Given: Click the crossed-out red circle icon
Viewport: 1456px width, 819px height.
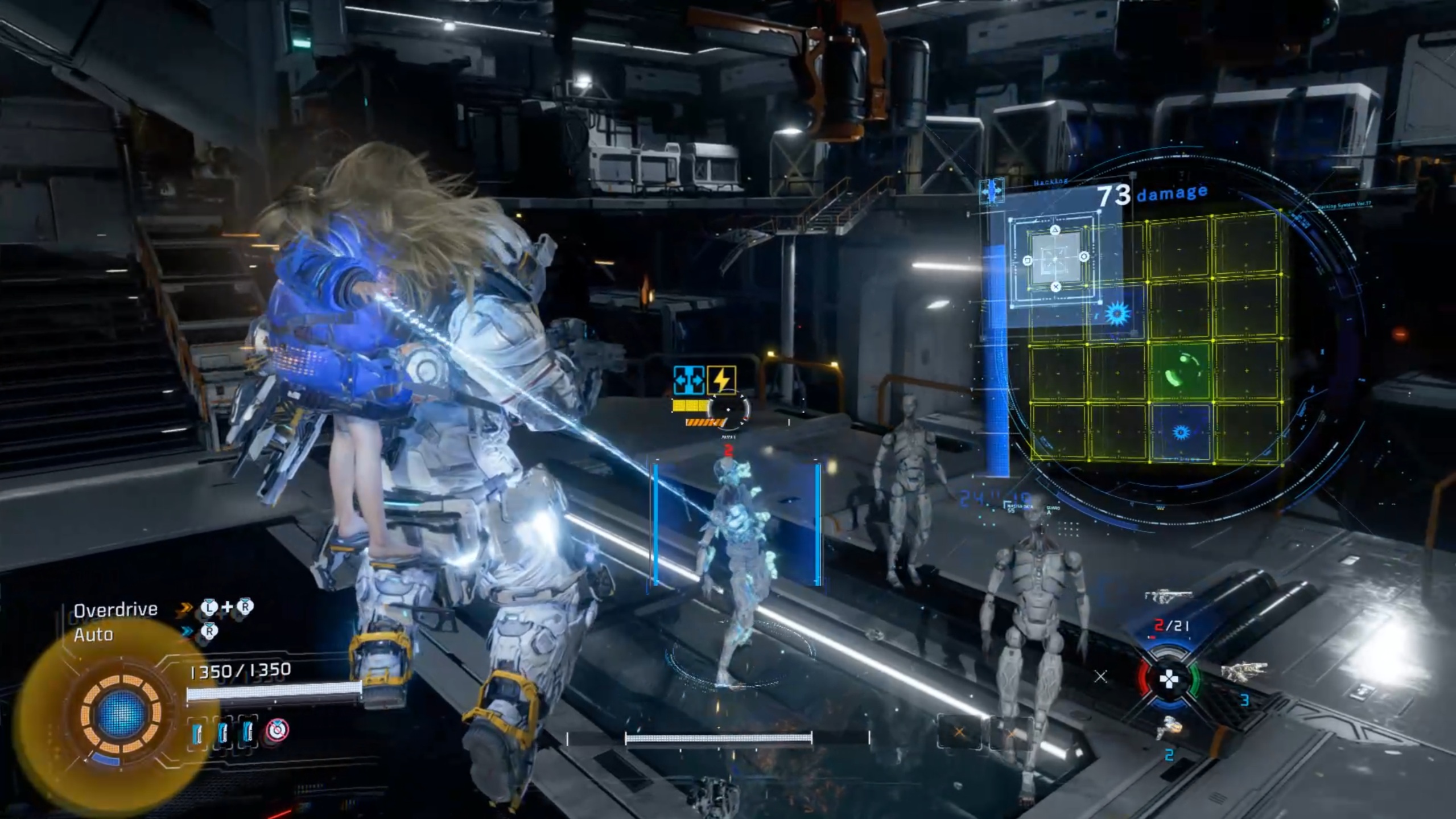Looking at the screenshot, I should (277, 730).
